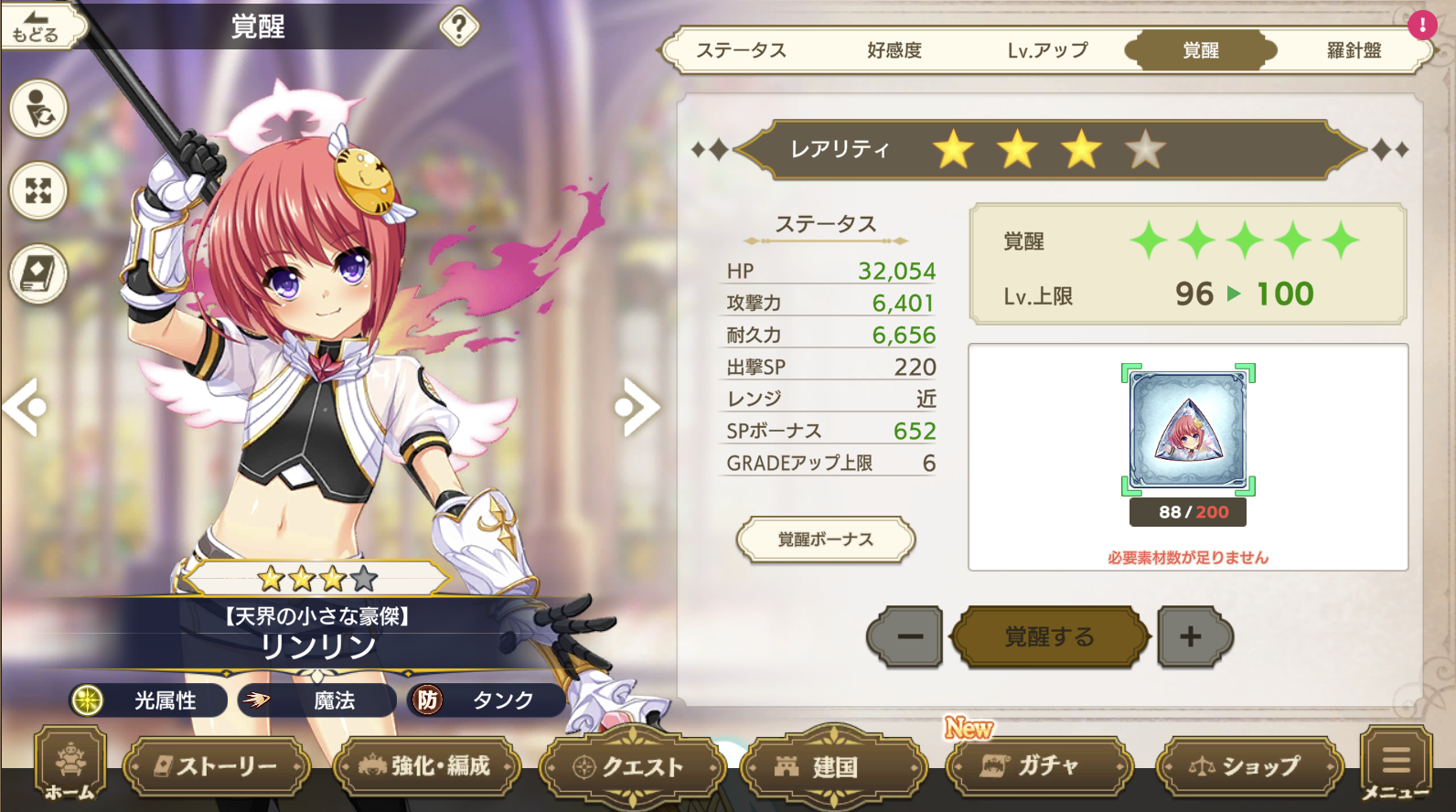Show the next character with right arrow
This screenshot has width=1456, height=812.
click(637, 407)
